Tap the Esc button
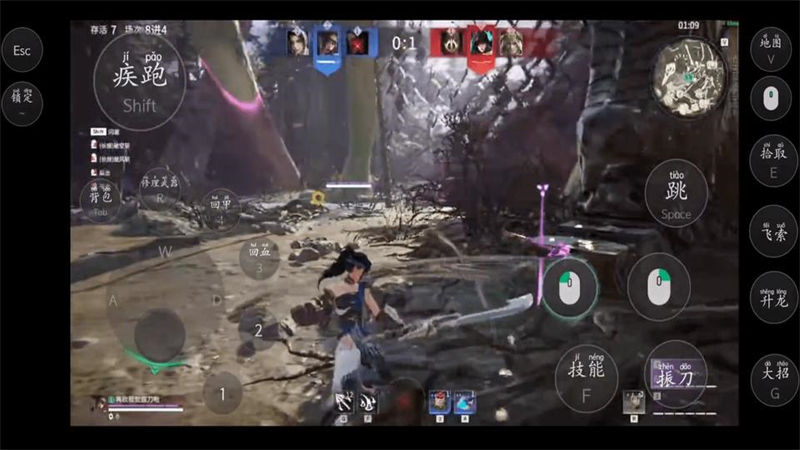 [22, 49]
